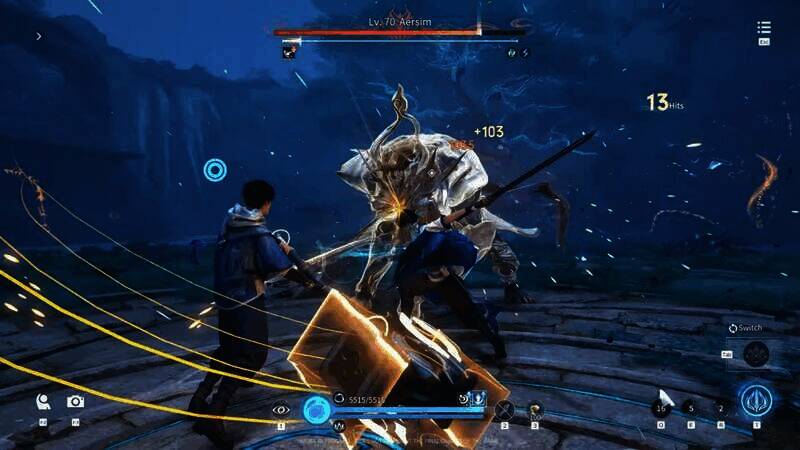Open the camera photo mode
This screenshot has width=800, height=450.
tap(75, 401)
